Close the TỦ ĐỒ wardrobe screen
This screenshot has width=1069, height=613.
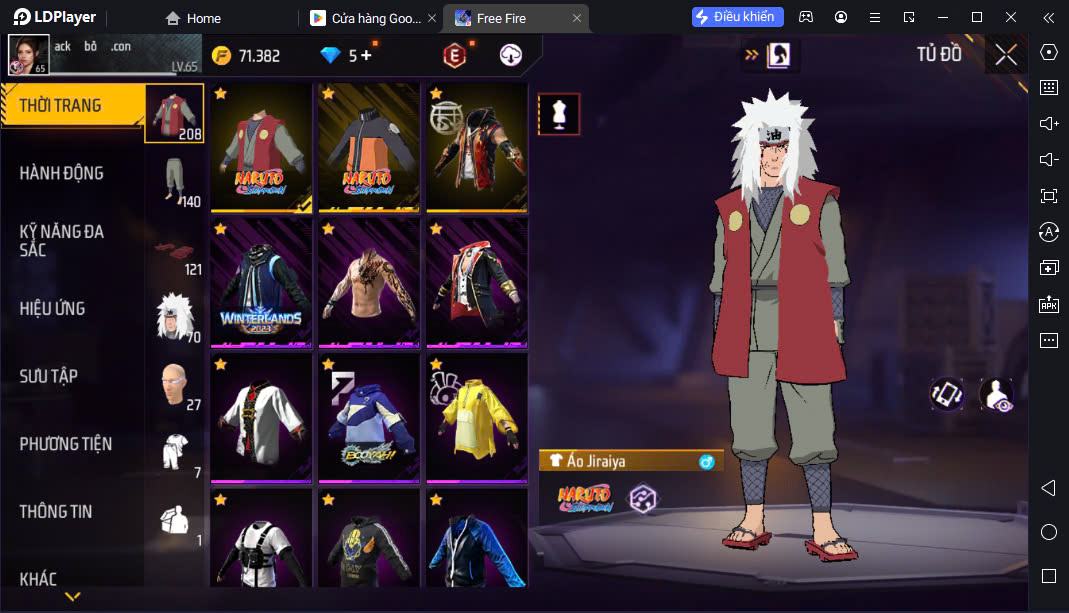coord(1006,55)
